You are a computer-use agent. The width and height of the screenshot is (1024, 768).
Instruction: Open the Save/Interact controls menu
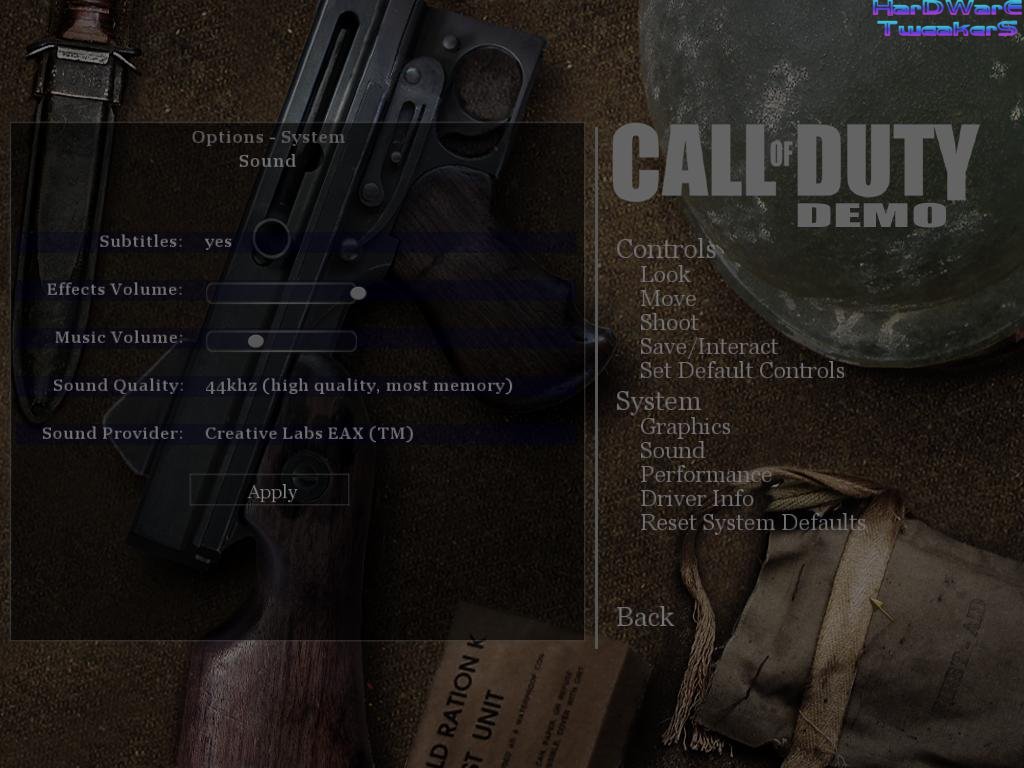pos(708,346)
